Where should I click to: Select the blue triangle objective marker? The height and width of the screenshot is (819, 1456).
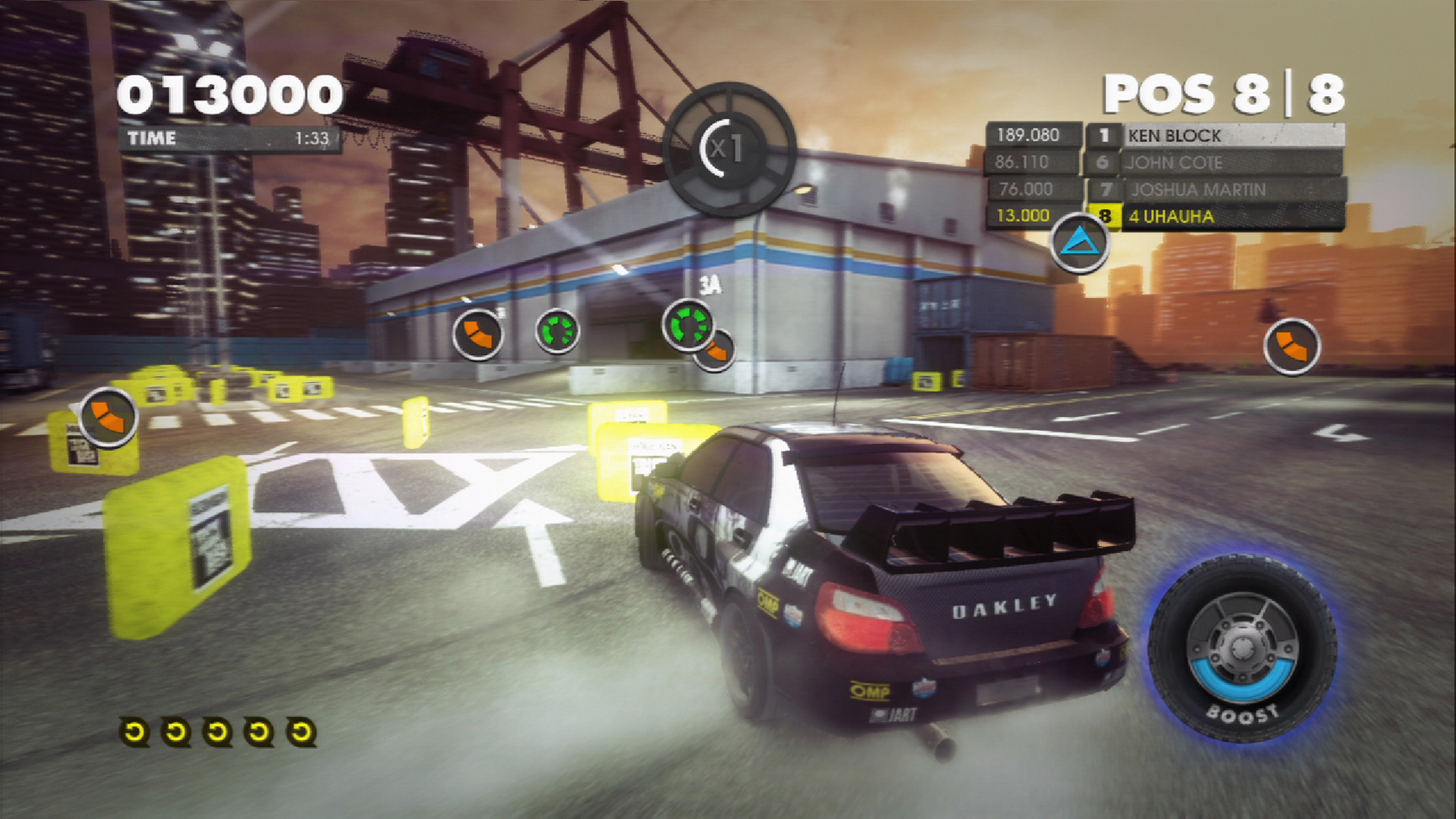(x=1080, y=243)
